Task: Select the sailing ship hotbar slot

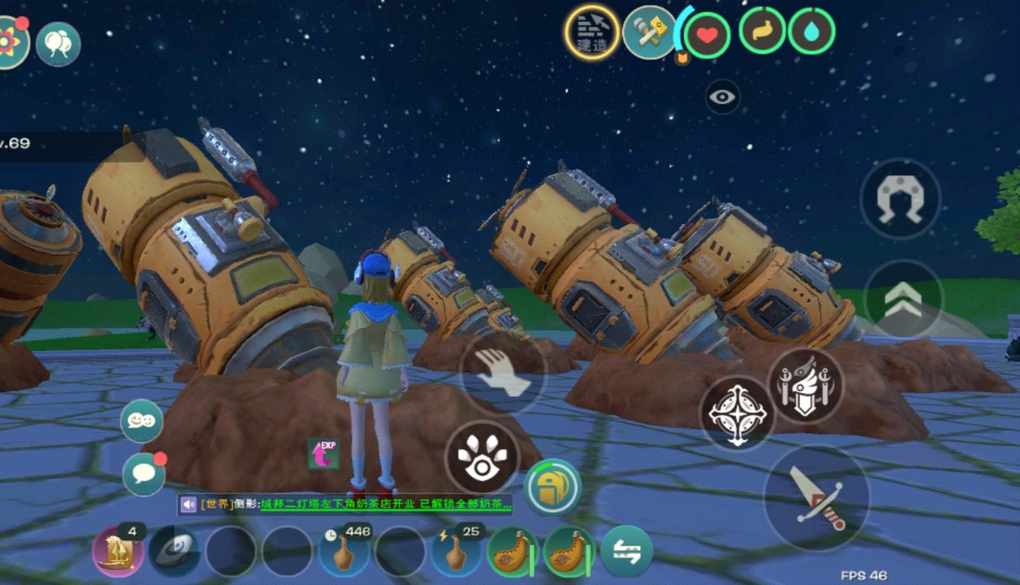Action: (118, 551)
